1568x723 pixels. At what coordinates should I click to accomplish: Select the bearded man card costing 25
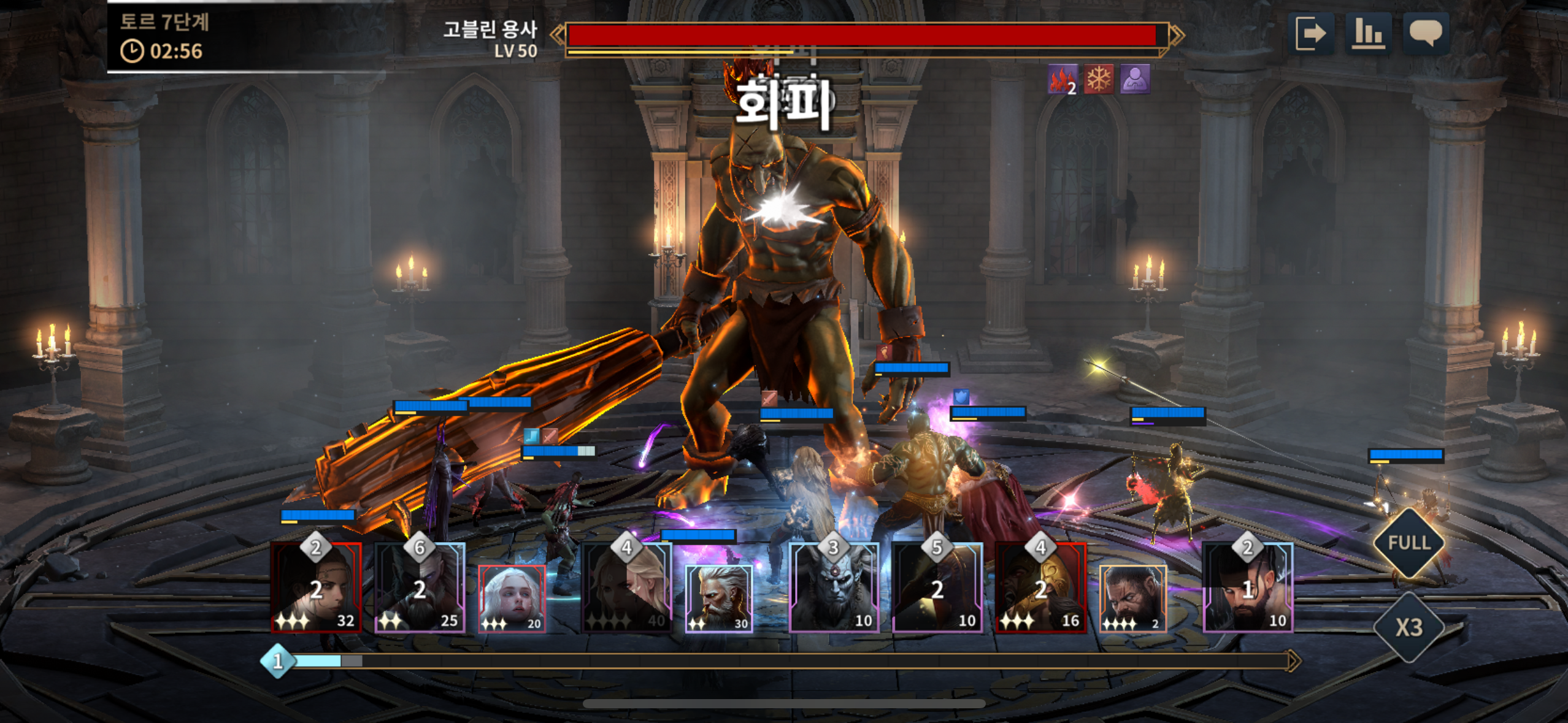tap(420, 587)
